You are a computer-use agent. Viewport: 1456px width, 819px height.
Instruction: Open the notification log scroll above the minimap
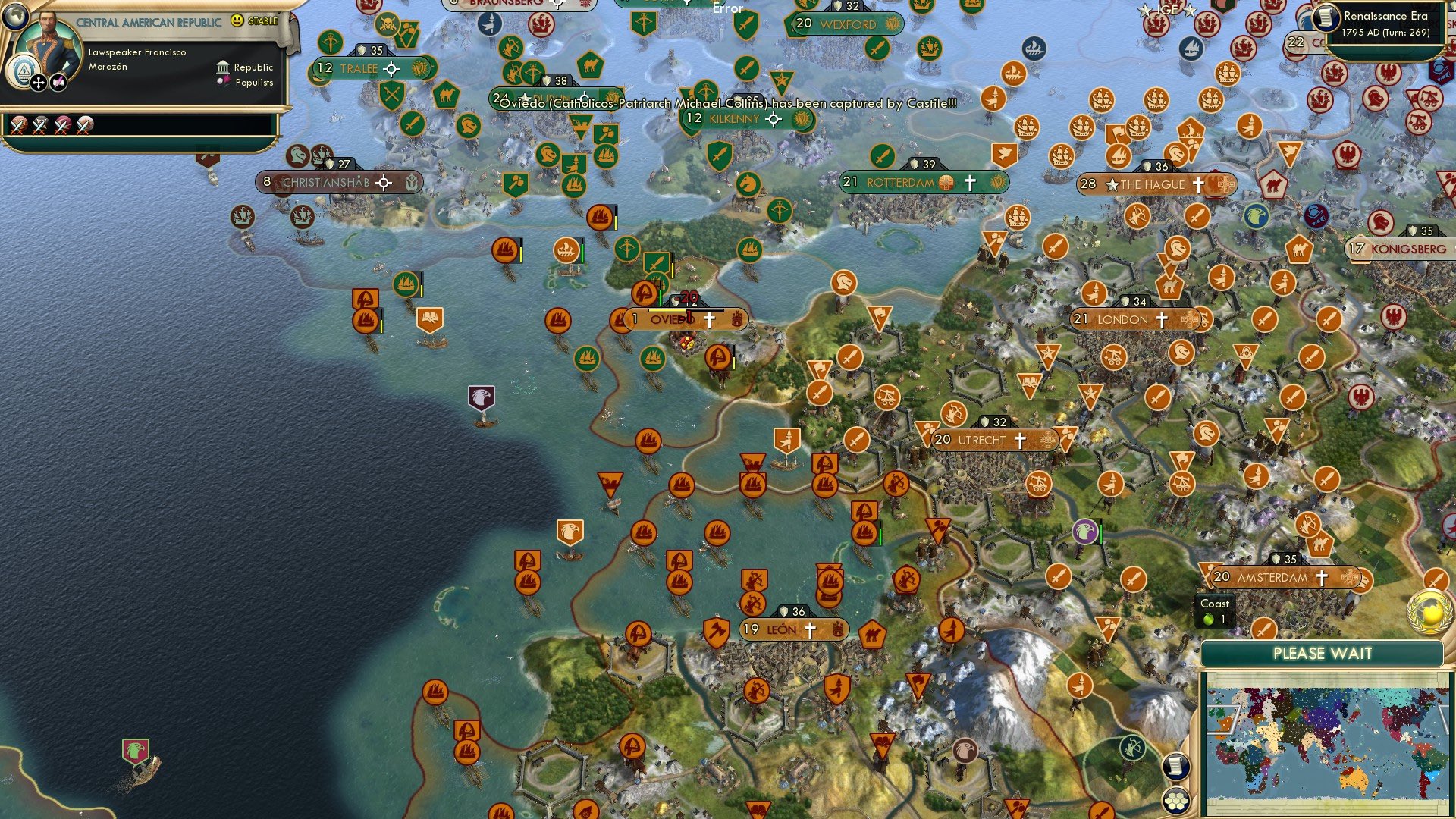[x=1175, y=766]
